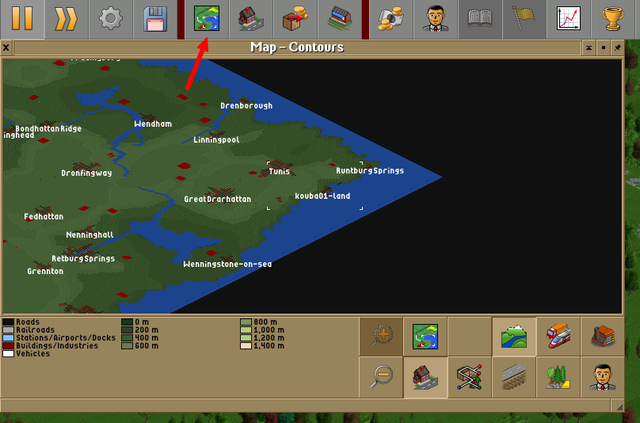640x423 pixels.
Task: Zoom out the map with minus magnifier
Action: [x=381, y=377]
